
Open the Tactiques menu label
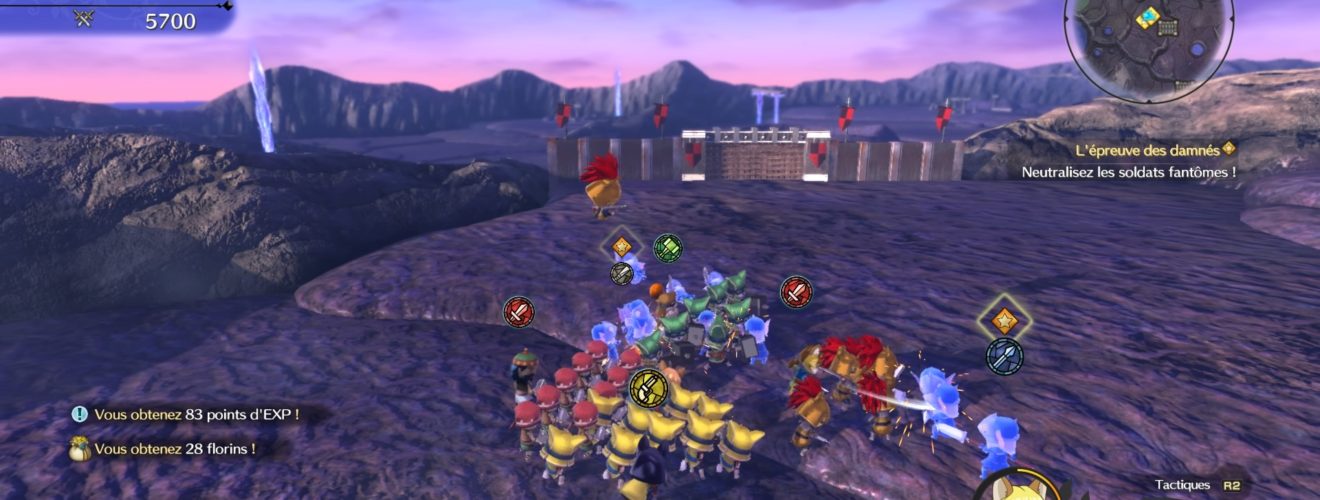[1182, 485]
